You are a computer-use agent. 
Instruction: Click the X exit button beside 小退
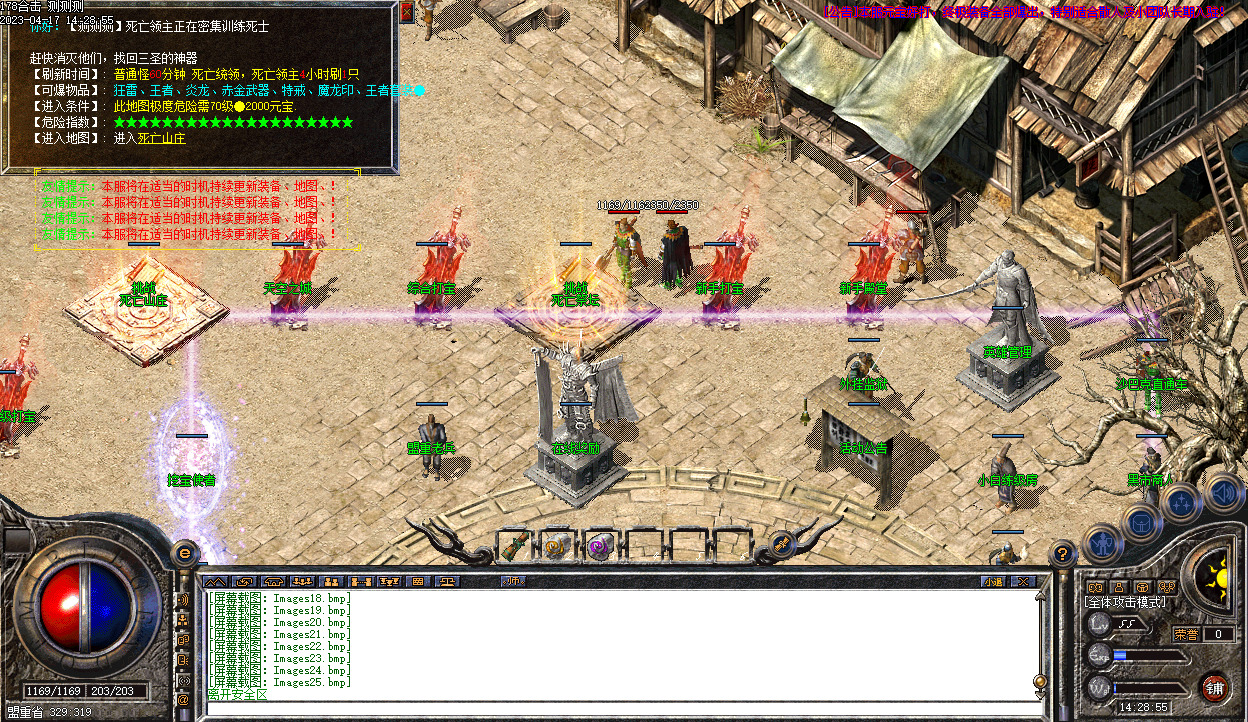[x=1022, y=581]
